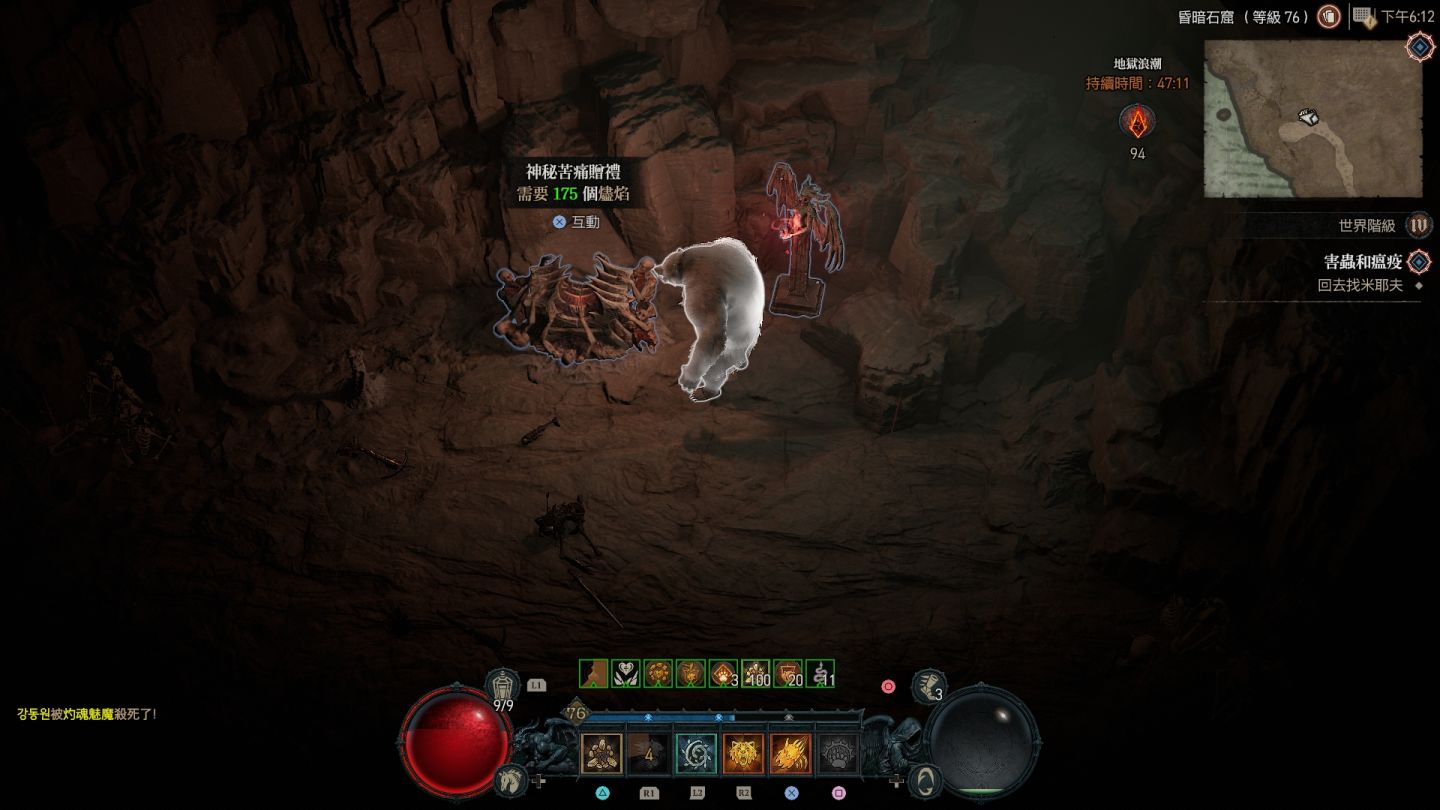Use the roaring bear head skill
Viewport: 1440px width, 810px height.
coord(743,754)
